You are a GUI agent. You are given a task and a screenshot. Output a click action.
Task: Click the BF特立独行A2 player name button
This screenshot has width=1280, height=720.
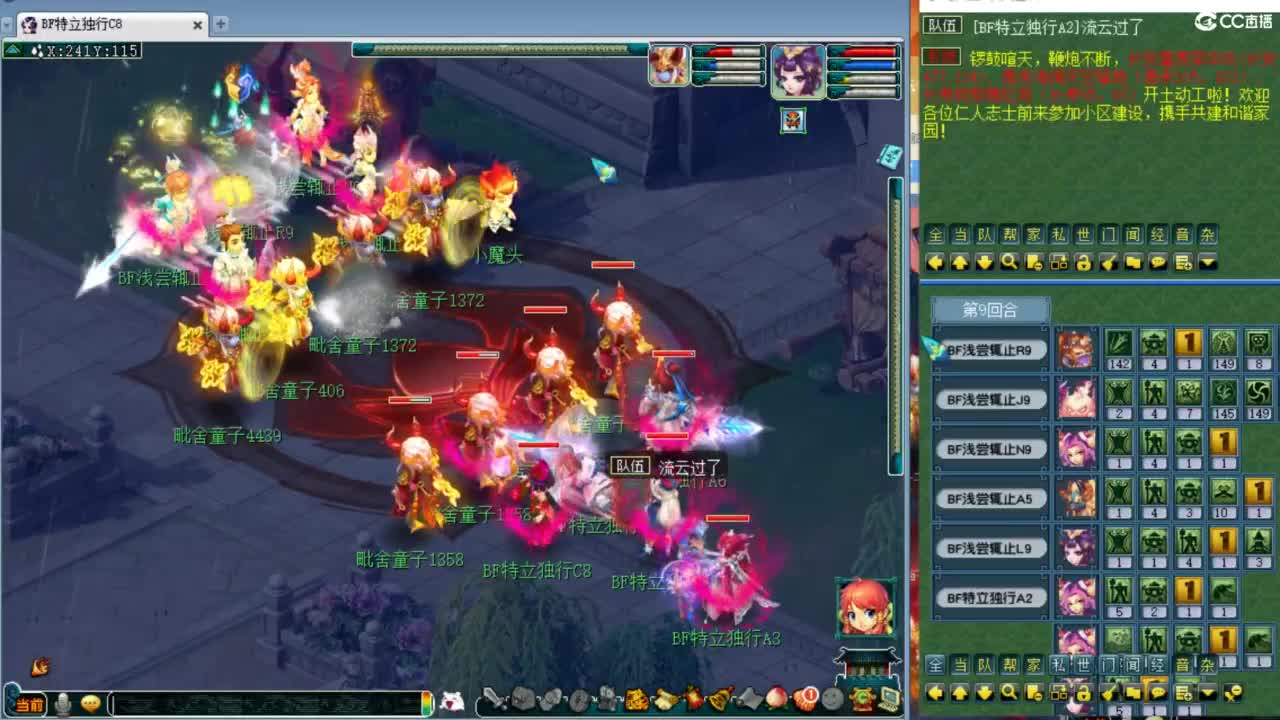pos(990,597)
